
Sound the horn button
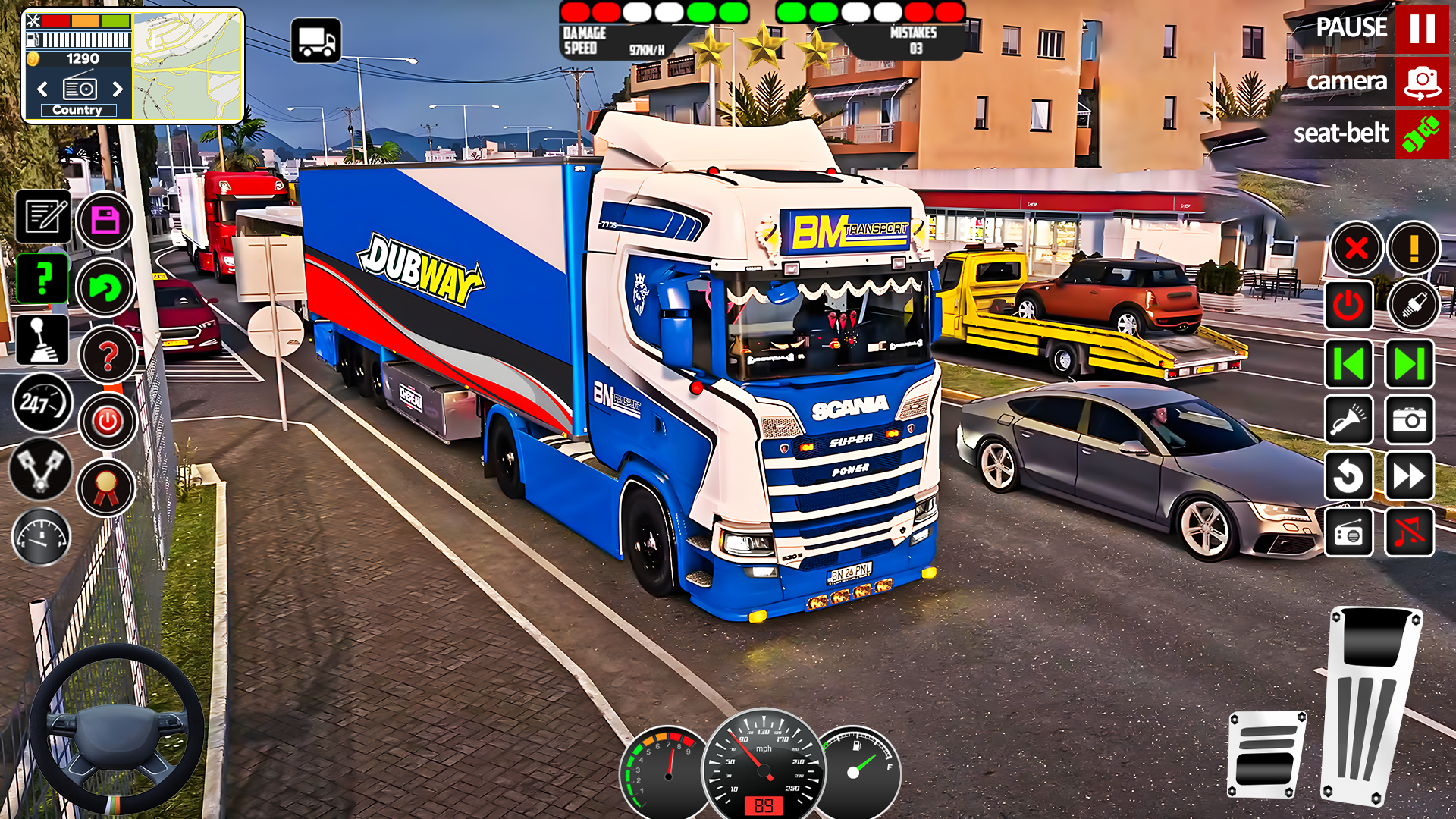click(1348, 419)
